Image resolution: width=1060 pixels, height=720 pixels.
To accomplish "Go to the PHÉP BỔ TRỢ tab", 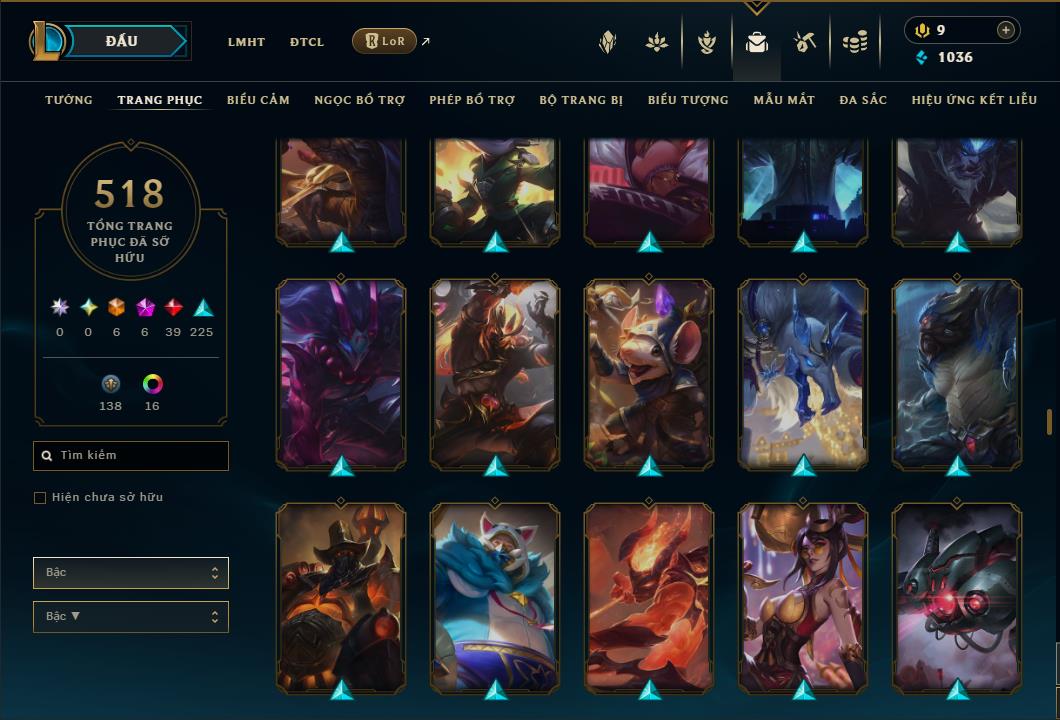I will 472,100.
